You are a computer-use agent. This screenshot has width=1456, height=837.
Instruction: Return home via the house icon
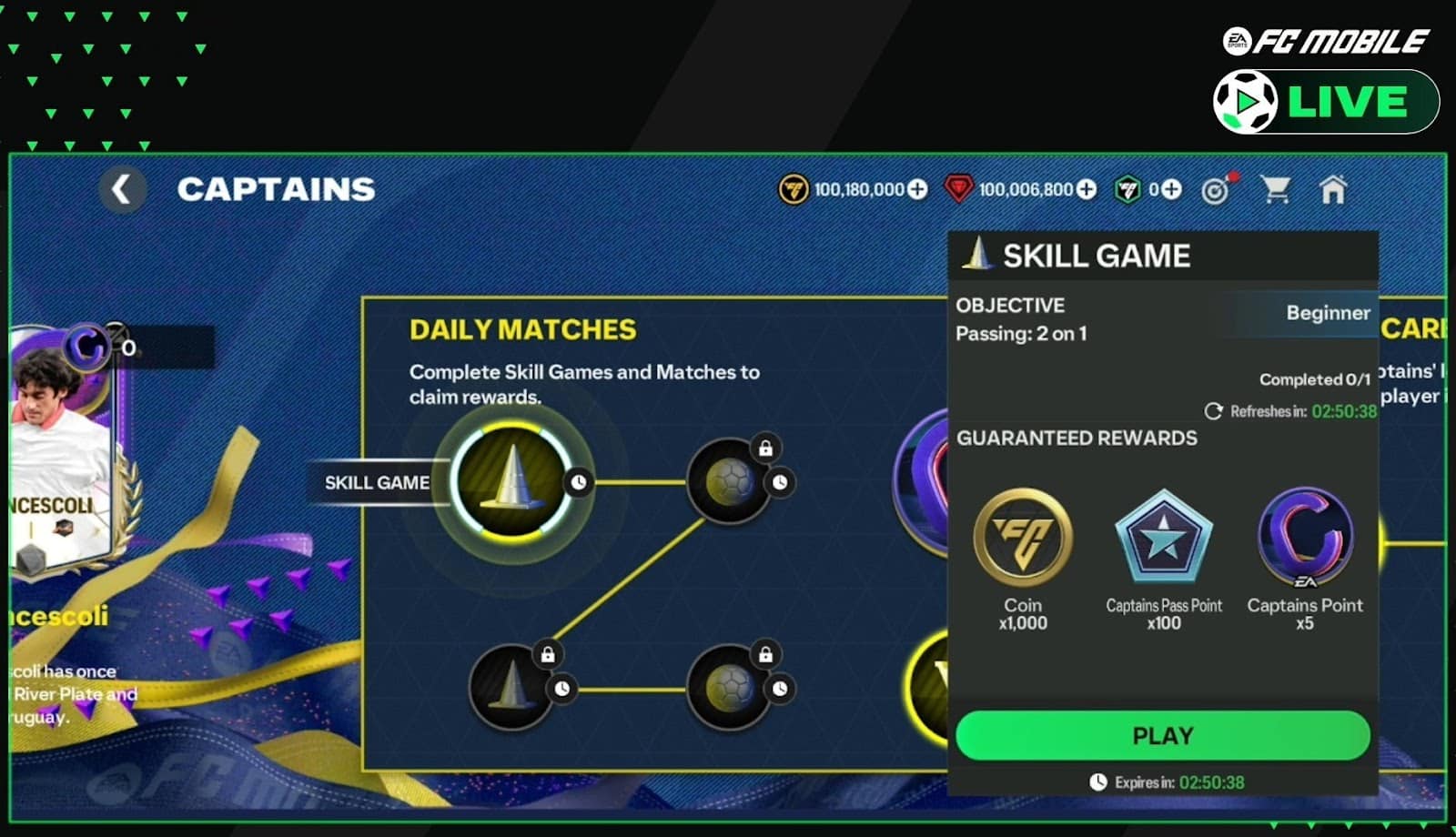pos(1333,188)
